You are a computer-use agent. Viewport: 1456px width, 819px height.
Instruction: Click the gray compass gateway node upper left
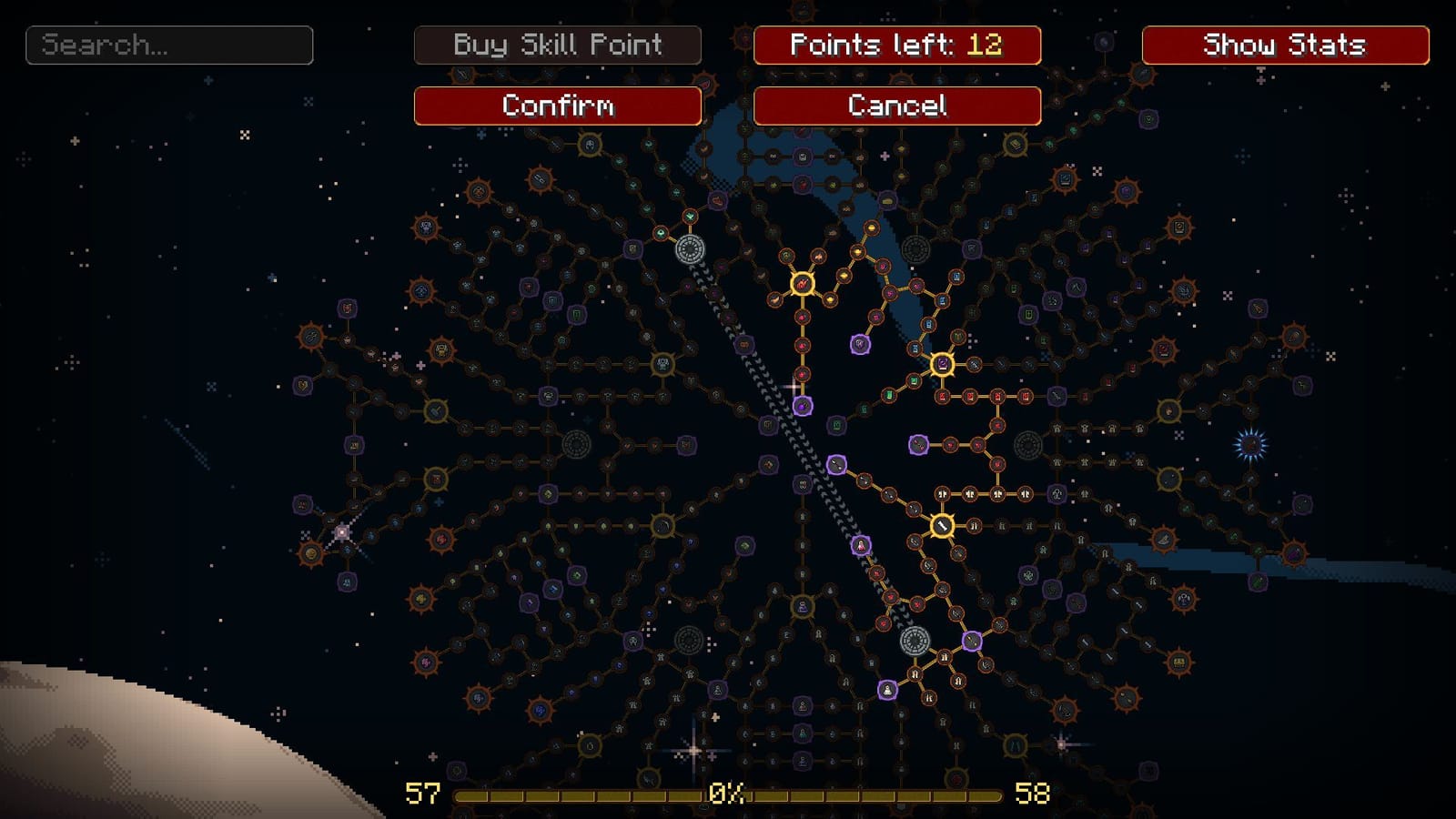(689, 248)
